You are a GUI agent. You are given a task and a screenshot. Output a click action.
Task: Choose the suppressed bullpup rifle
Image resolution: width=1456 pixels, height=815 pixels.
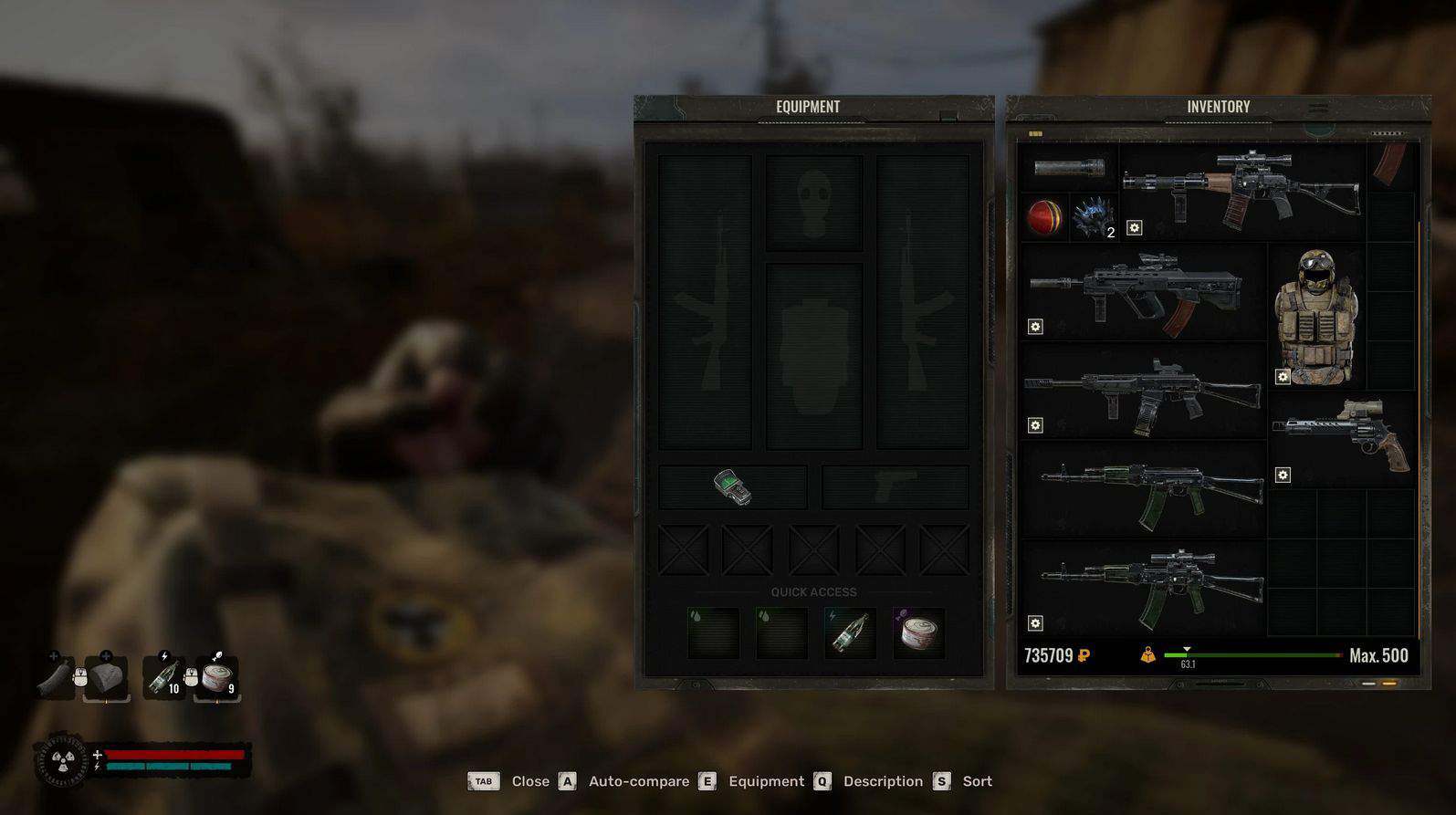click(x=1141, y=292)
